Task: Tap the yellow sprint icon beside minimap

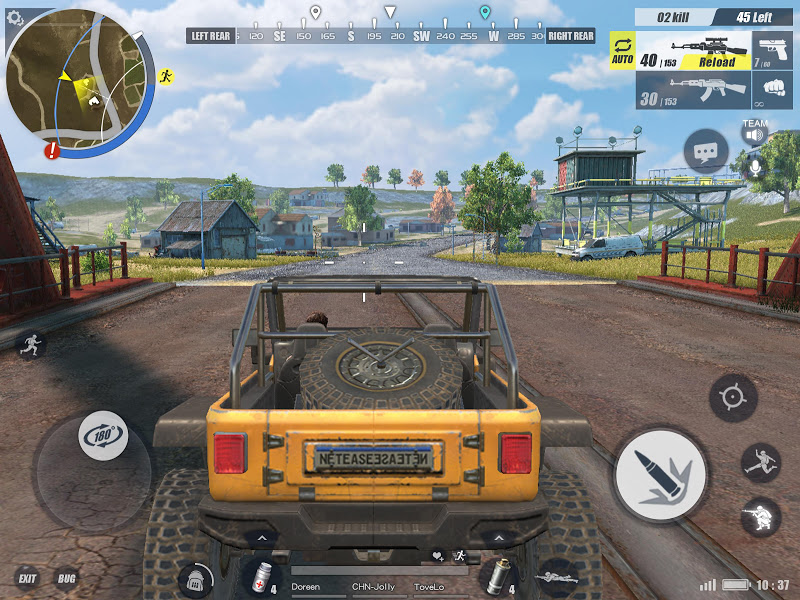Action: click(166, 76)
